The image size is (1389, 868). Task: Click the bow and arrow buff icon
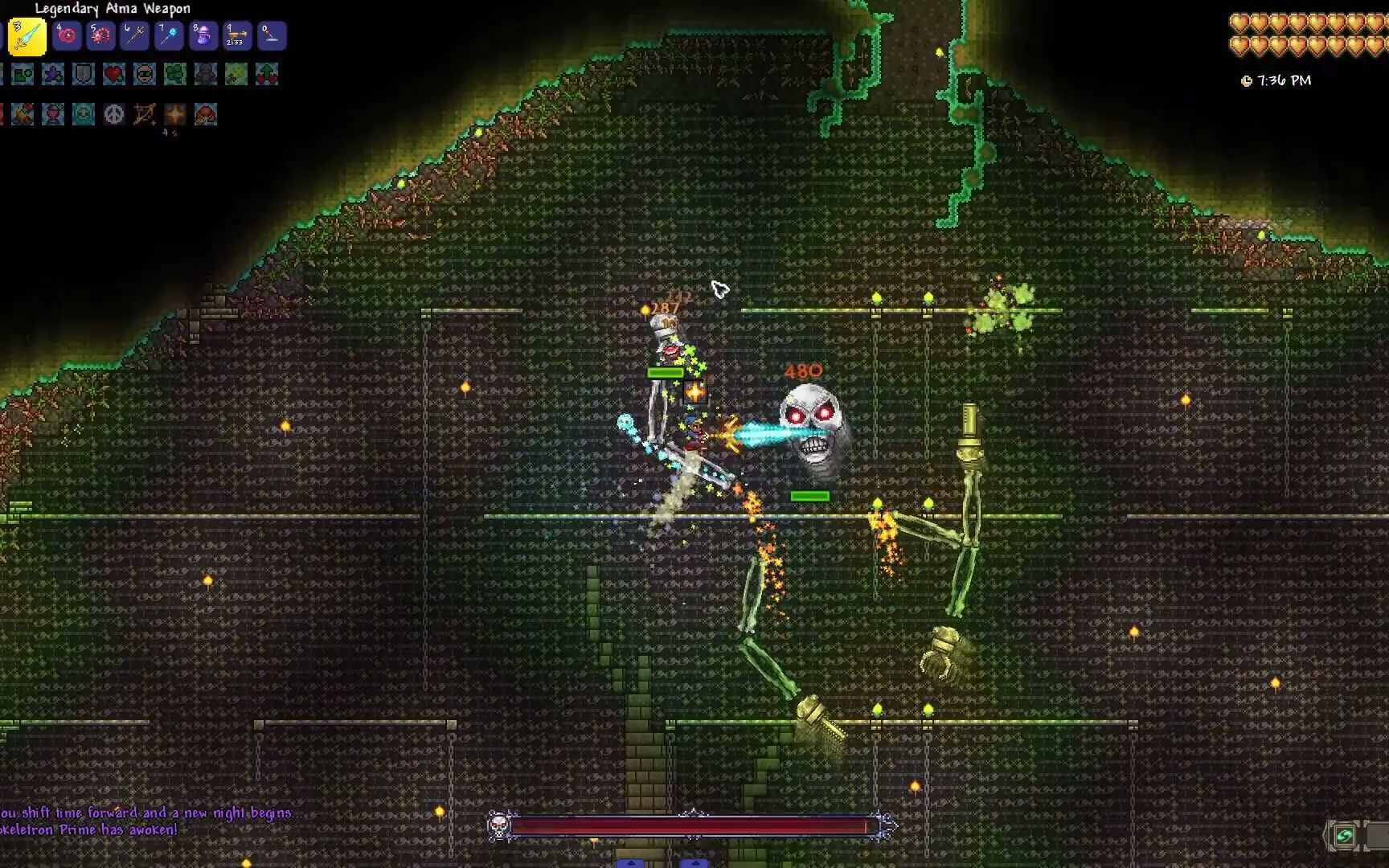145,114
